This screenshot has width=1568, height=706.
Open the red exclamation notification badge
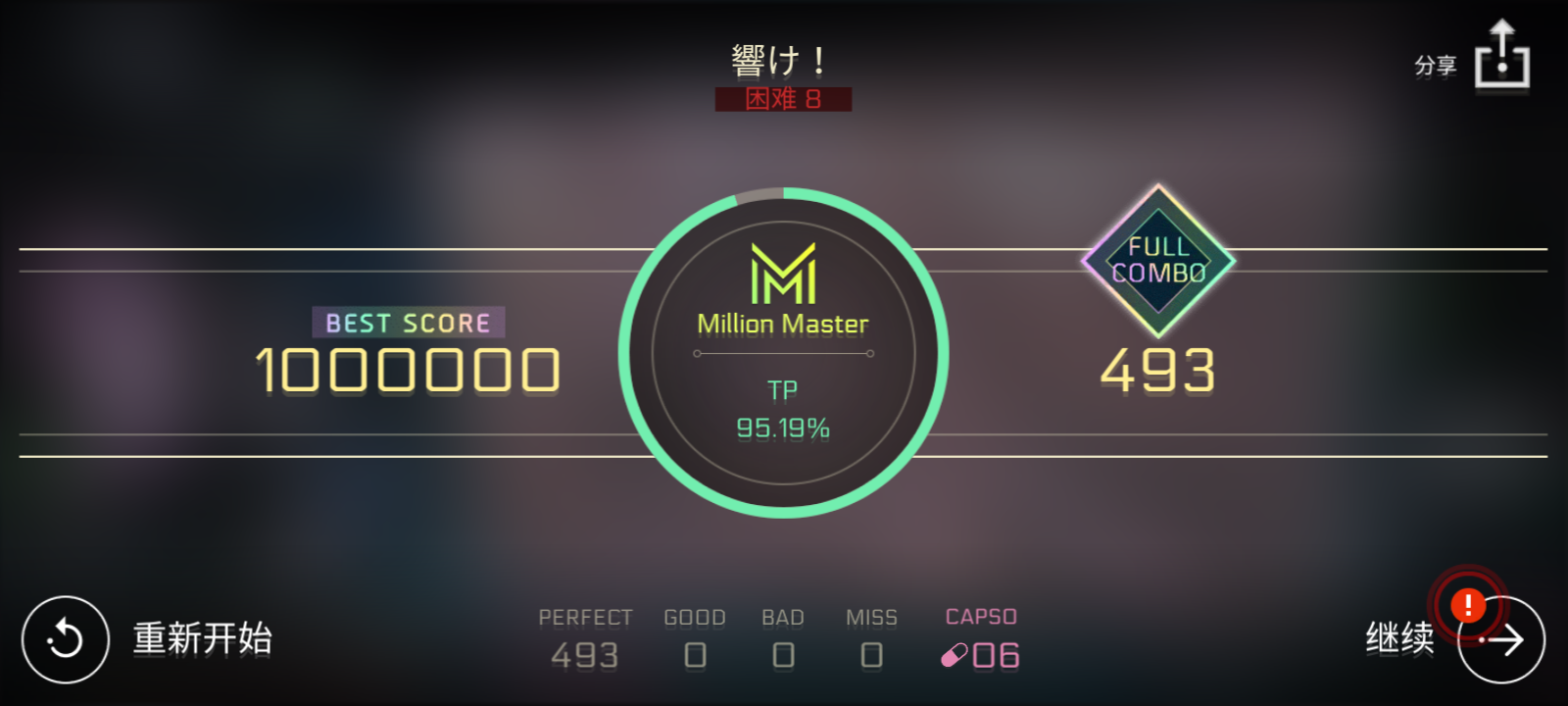coord(1466,606)
